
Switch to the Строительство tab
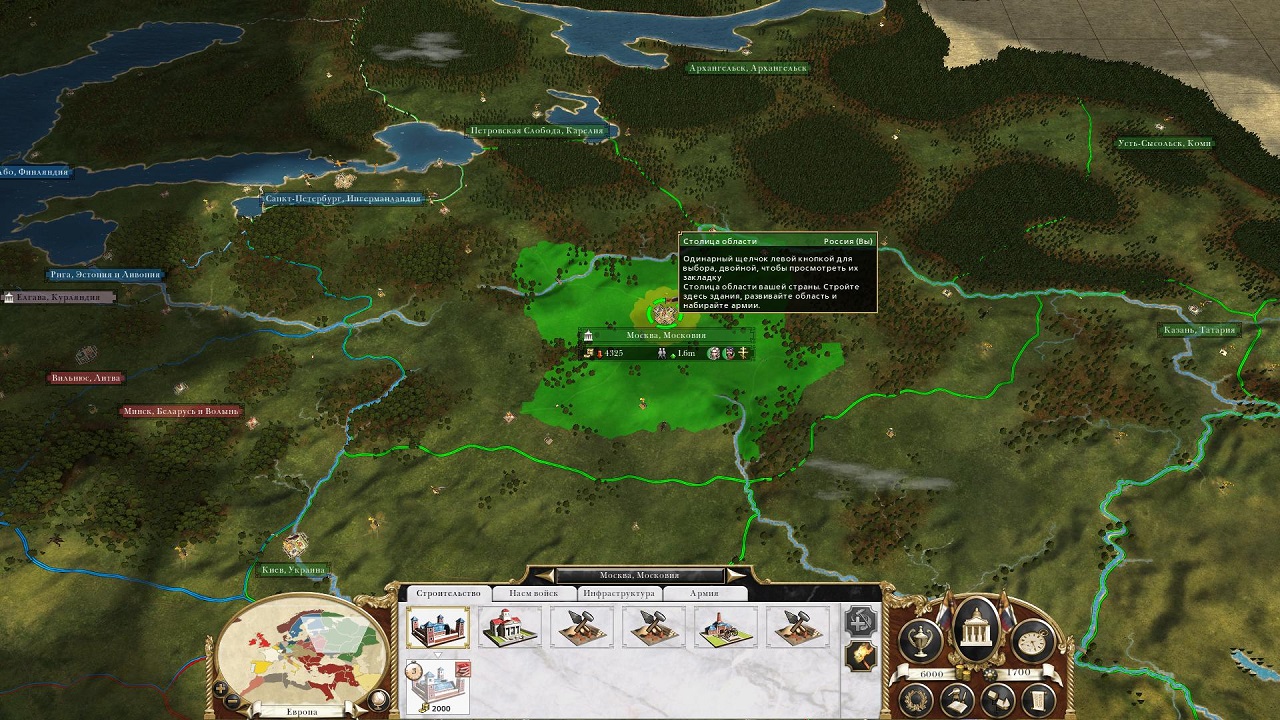point(449,593)
